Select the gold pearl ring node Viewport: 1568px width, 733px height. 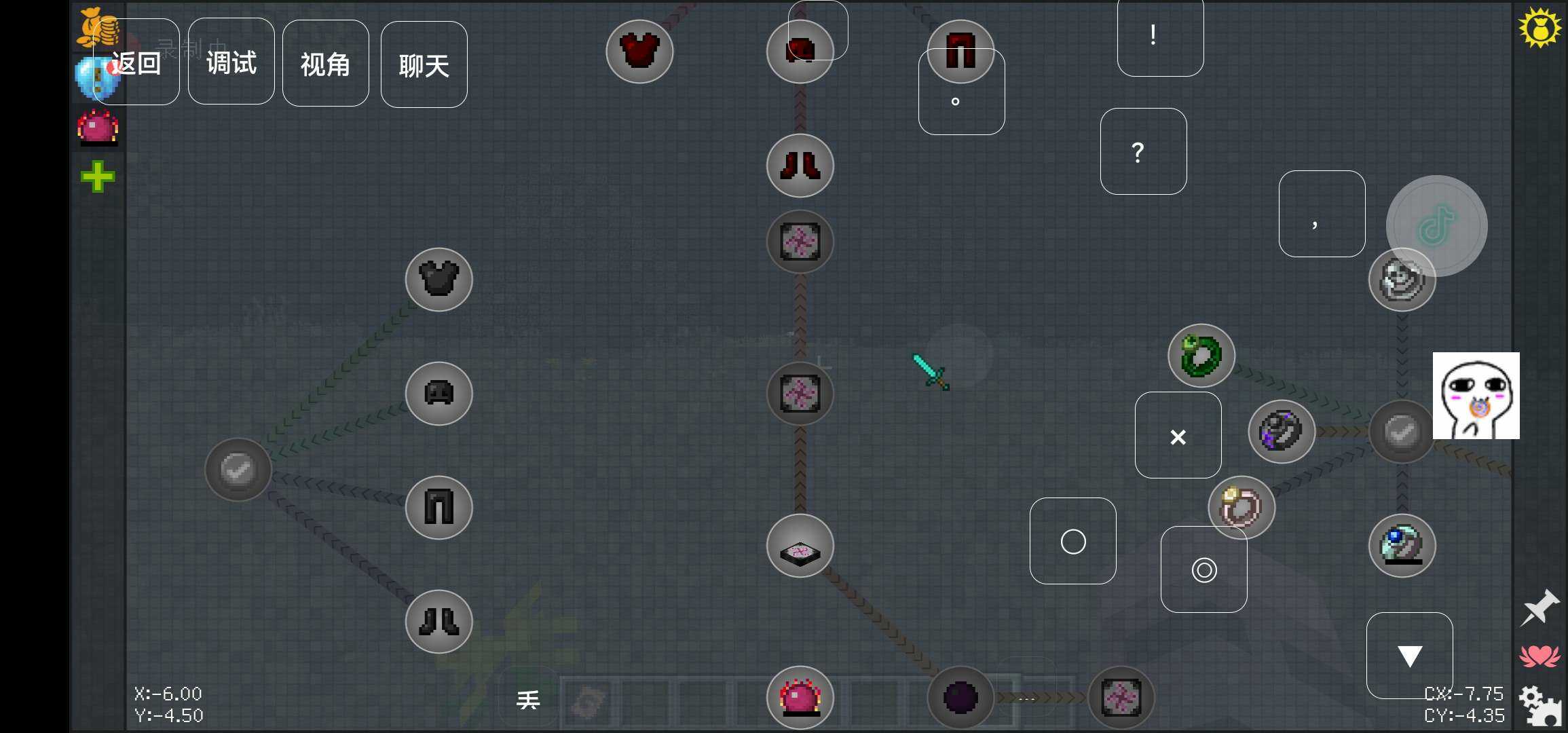(1242, 508)
